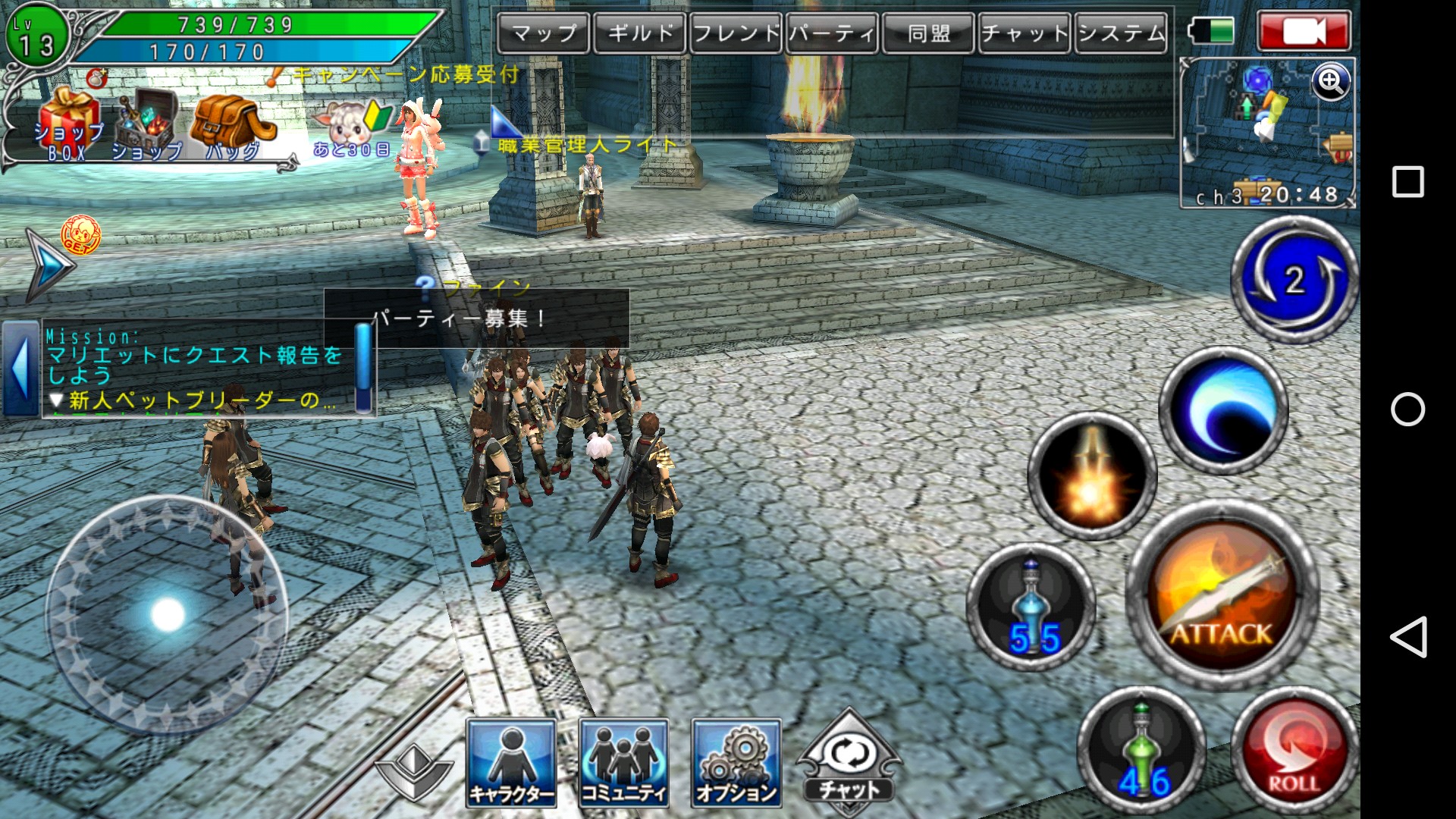Open the フレンド list

(x=736, y=33)
